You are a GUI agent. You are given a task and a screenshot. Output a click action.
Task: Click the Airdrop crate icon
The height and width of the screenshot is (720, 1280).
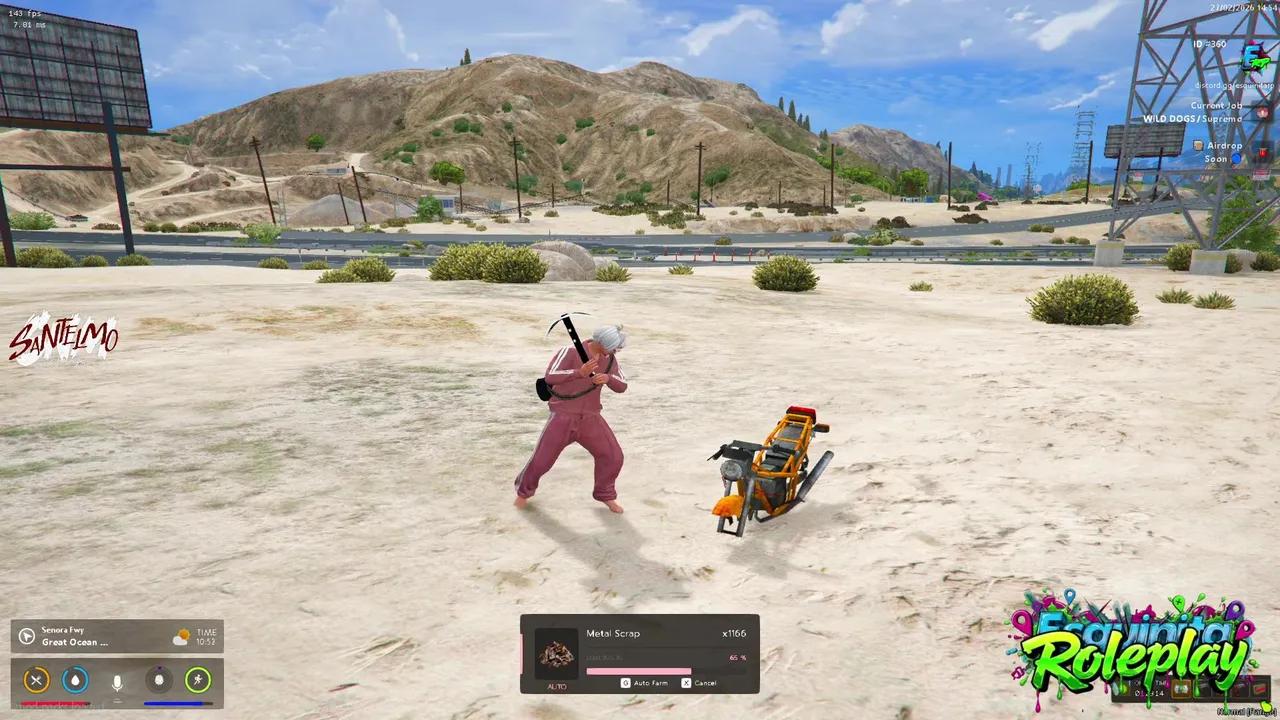click(x=1198, y=145)
